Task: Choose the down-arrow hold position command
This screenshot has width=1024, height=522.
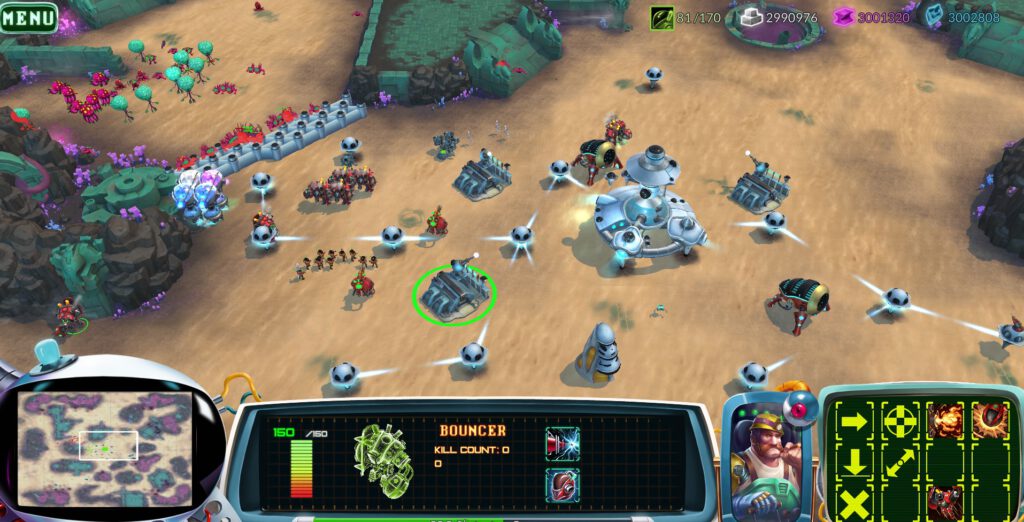Action: tap(854, 461)
